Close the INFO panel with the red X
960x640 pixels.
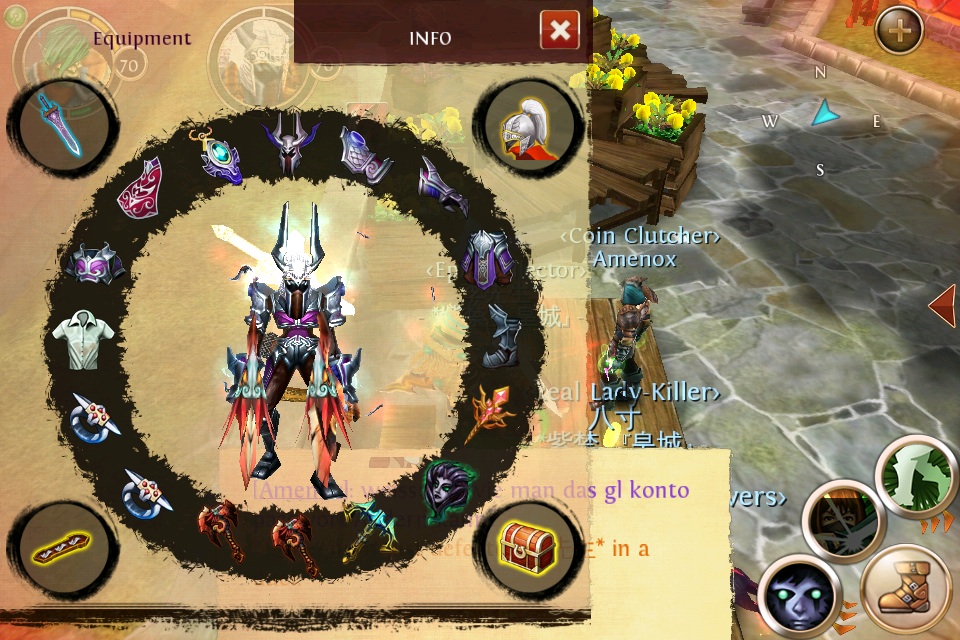click(560, 31)
